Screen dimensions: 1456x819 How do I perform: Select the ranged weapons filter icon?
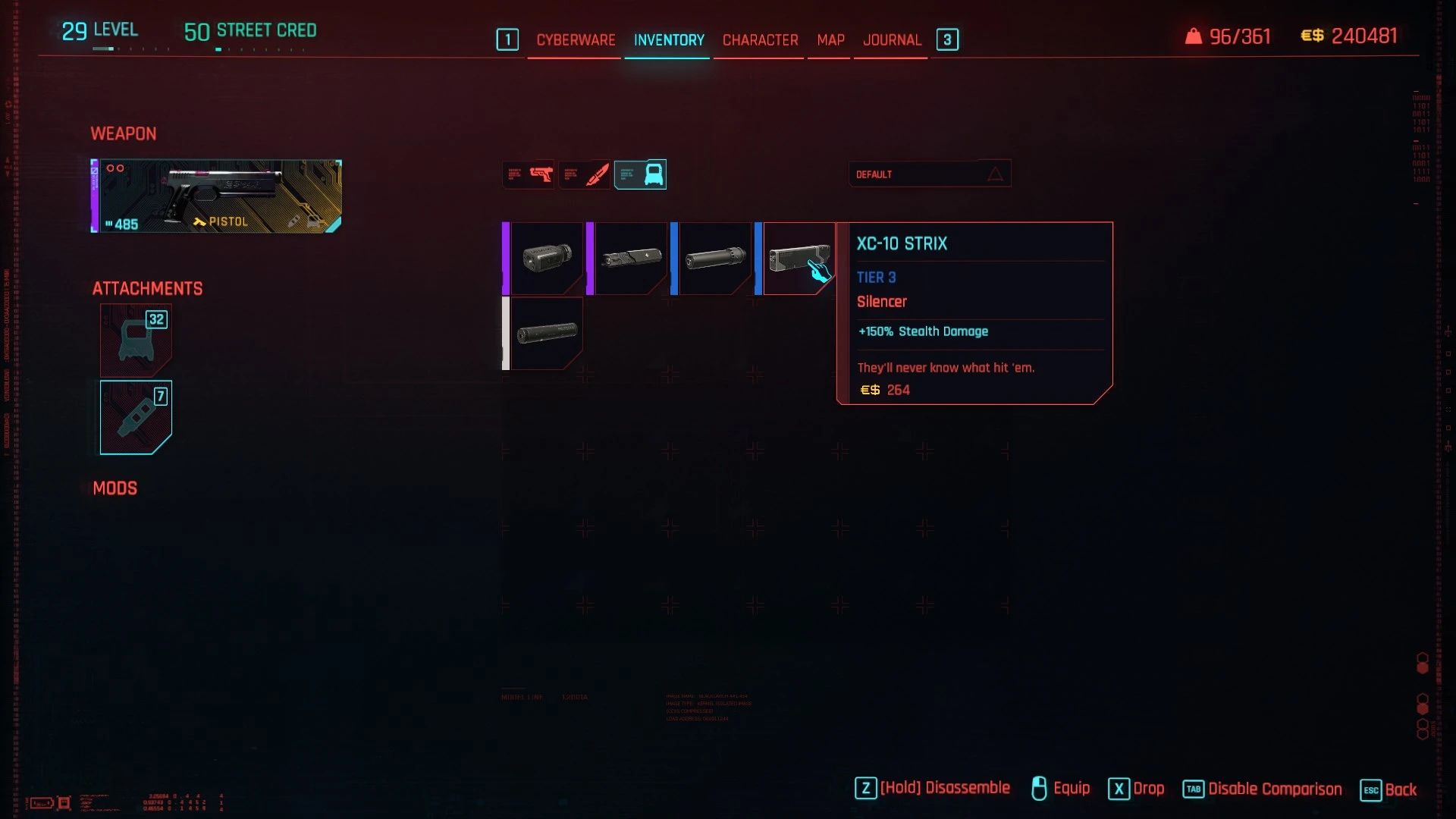(529, 174)
